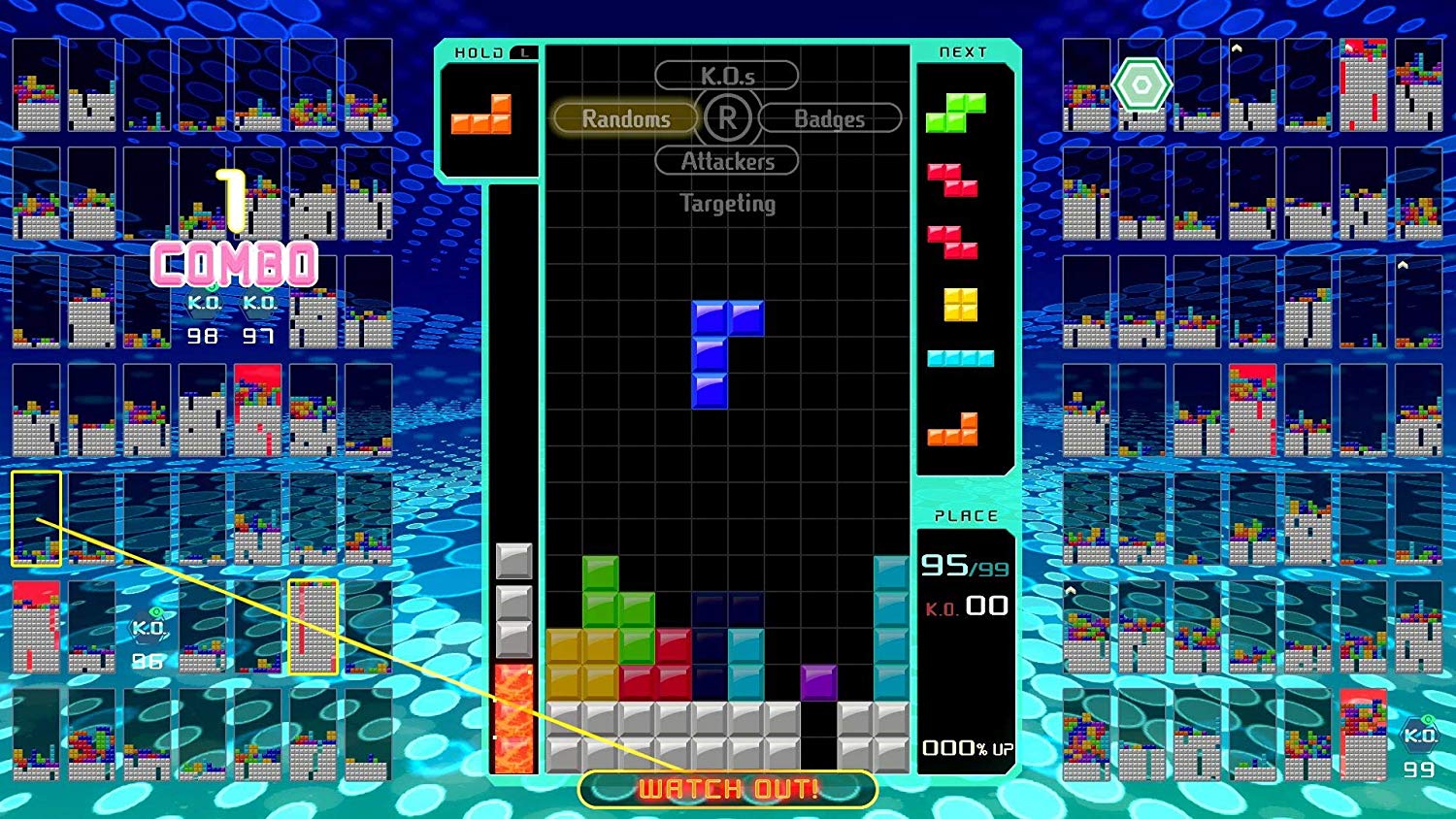The width and height of the screenshot is (1456, 819).
Task: Click the green hexagon badge above the boards
Action: (1142, 85)
